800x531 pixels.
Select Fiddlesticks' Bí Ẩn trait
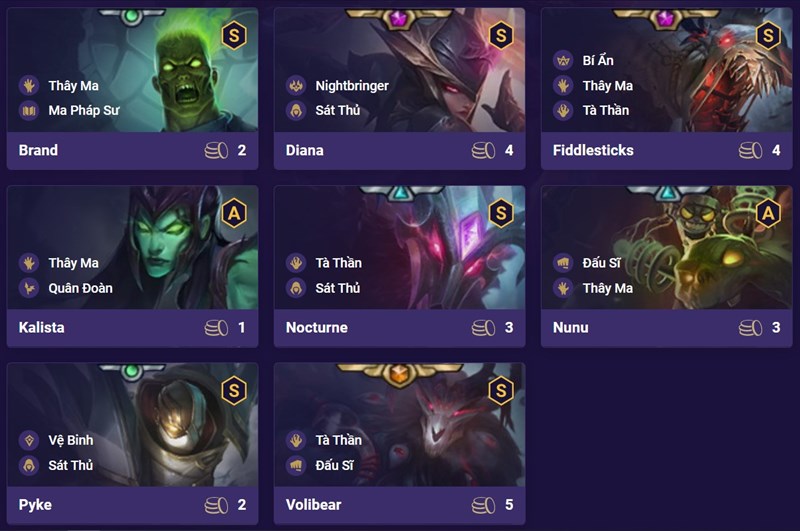pyautogui.click(x=598, y=60)
